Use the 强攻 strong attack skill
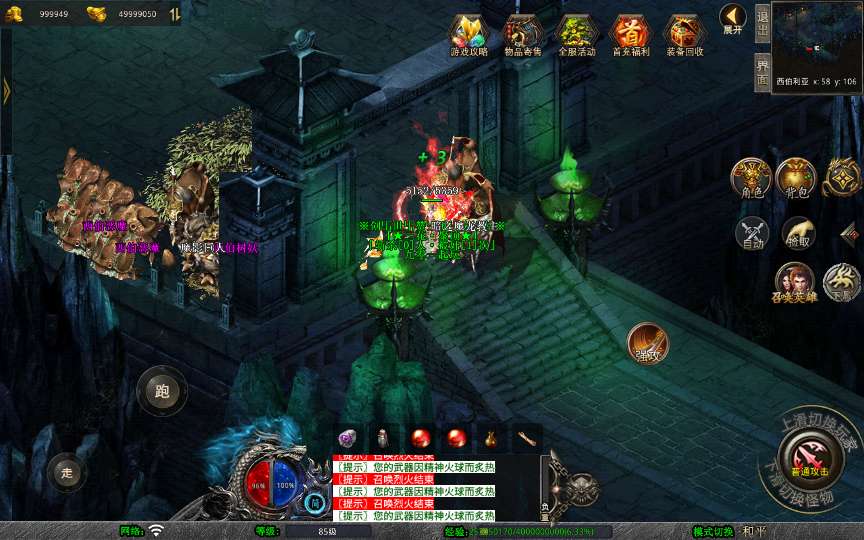This screenshot has height=540, width=864. (x=648, y=343)
